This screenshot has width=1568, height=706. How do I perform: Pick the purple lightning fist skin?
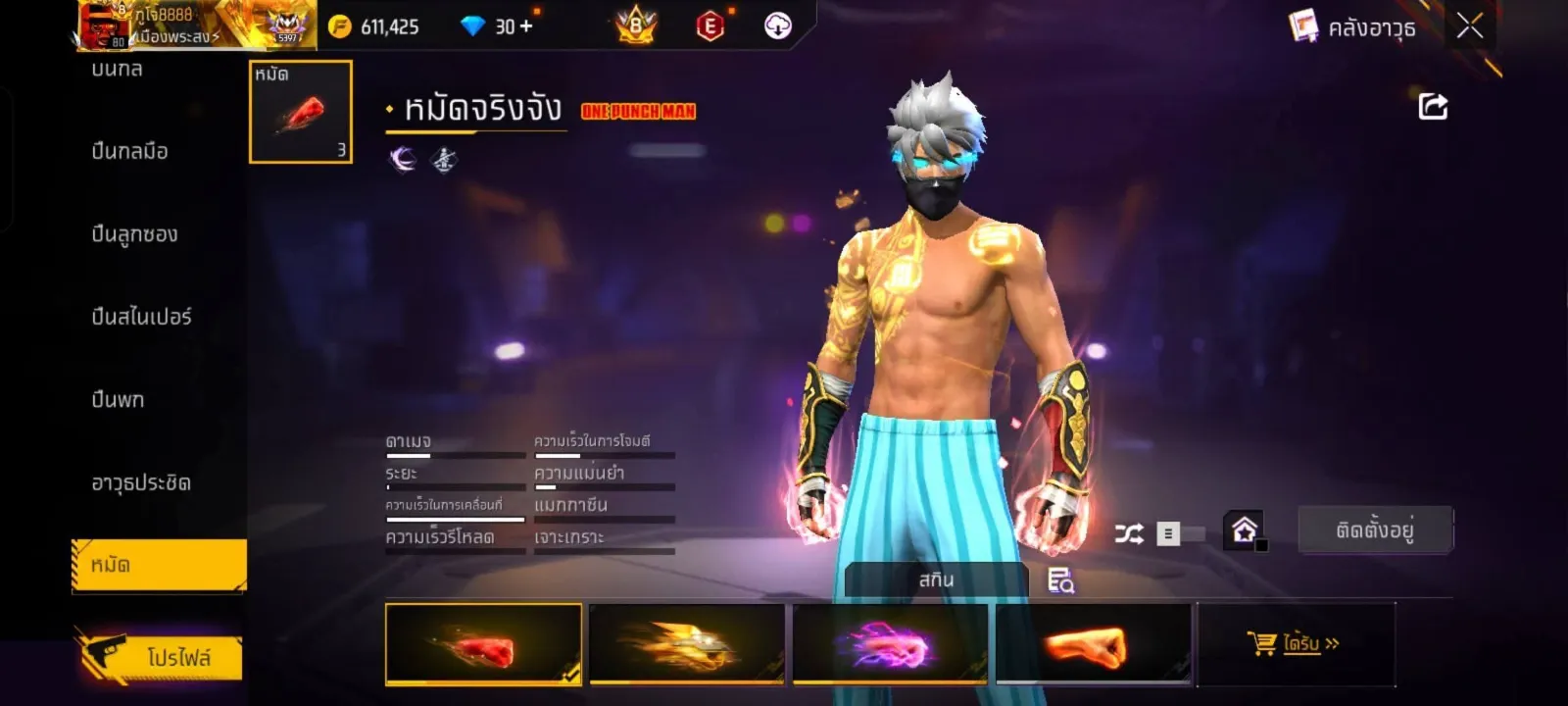point(889,644)
